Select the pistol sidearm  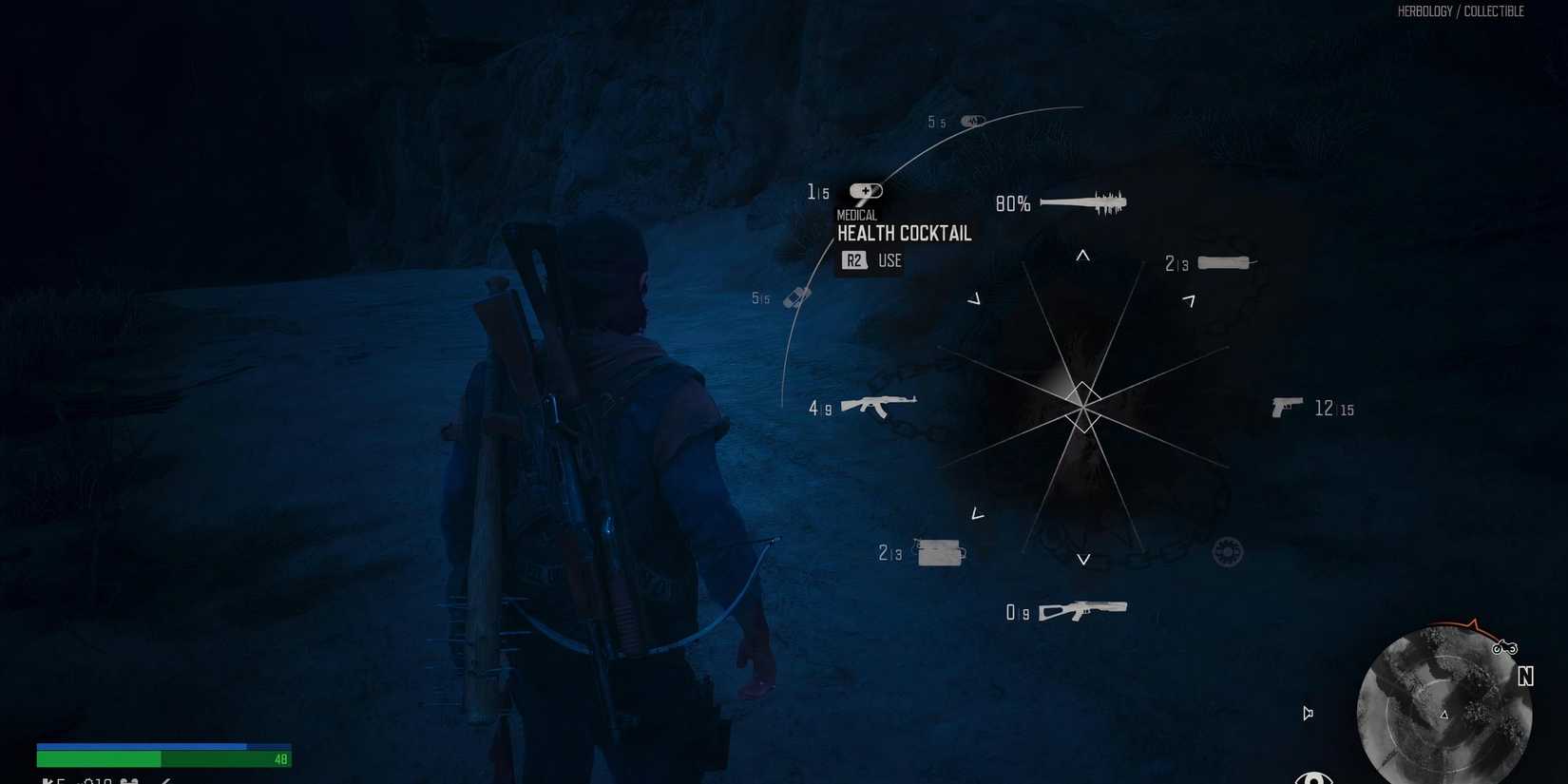tap(1288, 407)
